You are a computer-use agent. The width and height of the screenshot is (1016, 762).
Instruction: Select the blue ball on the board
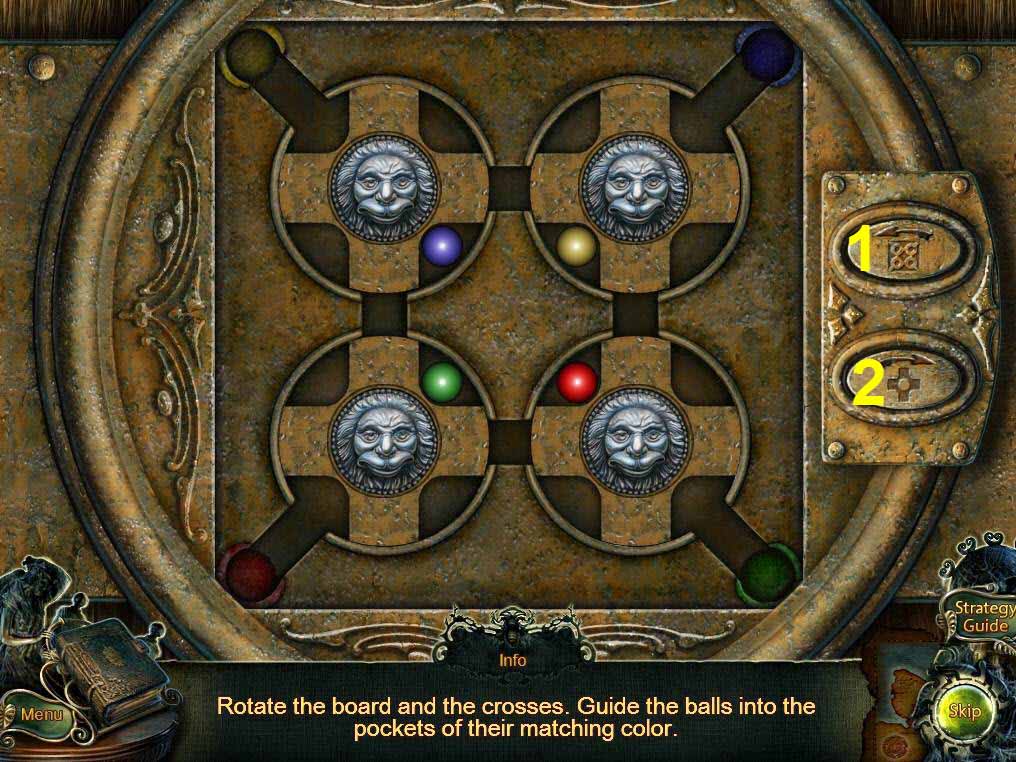coord(441,246)
